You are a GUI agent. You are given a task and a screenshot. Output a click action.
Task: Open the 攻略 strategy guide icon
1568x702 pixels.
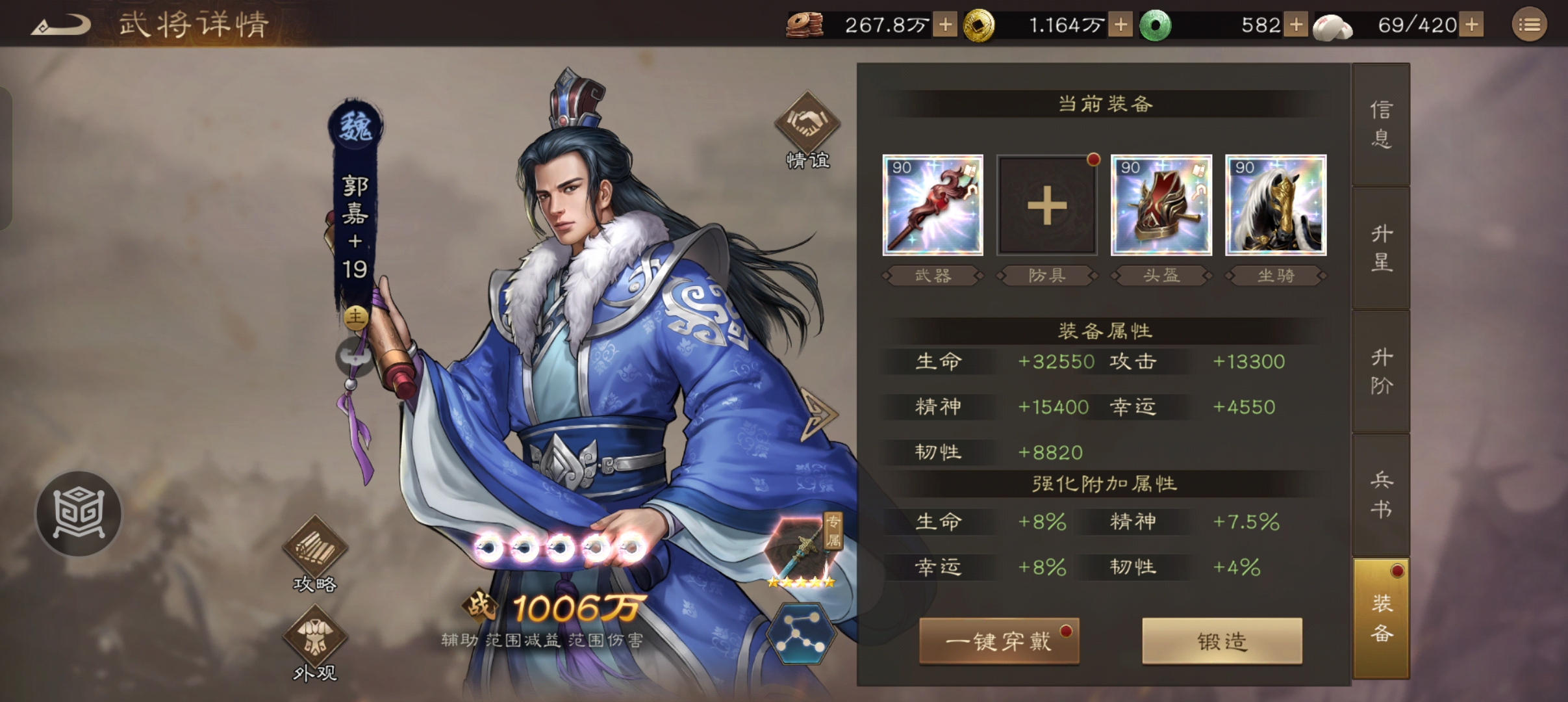click(315, 548)
